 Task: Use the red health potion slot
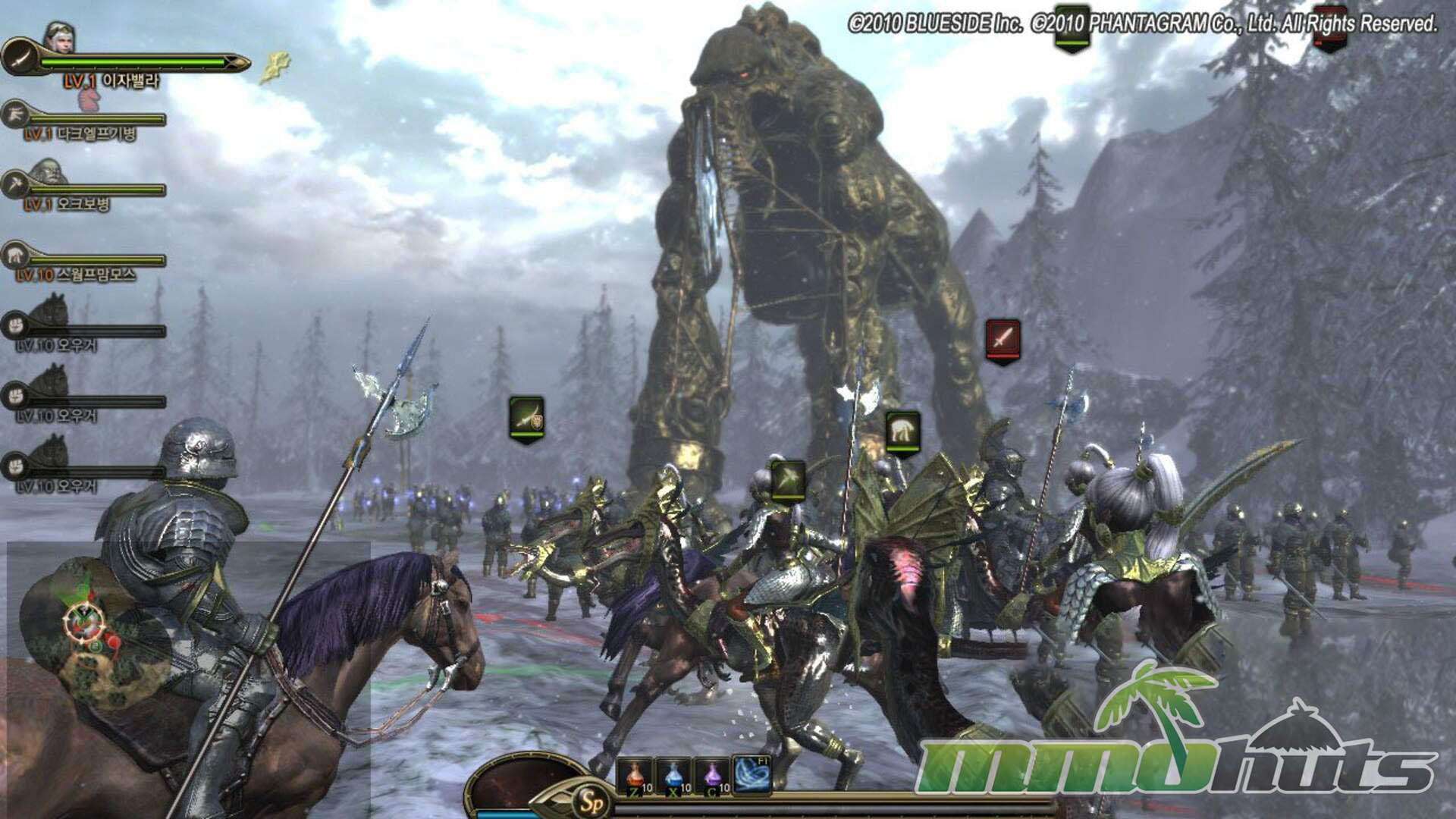click(x=634, y=774)
